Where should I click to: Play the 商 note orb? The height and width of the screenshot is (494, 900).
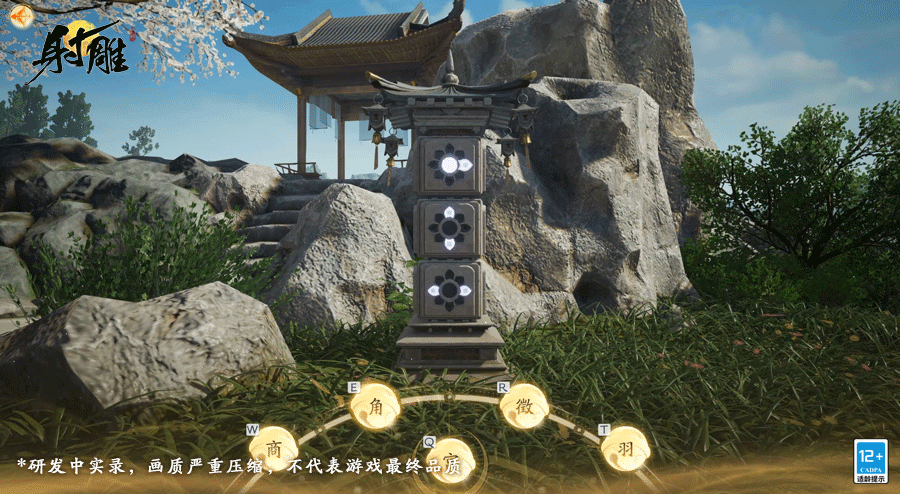(273, 447)
